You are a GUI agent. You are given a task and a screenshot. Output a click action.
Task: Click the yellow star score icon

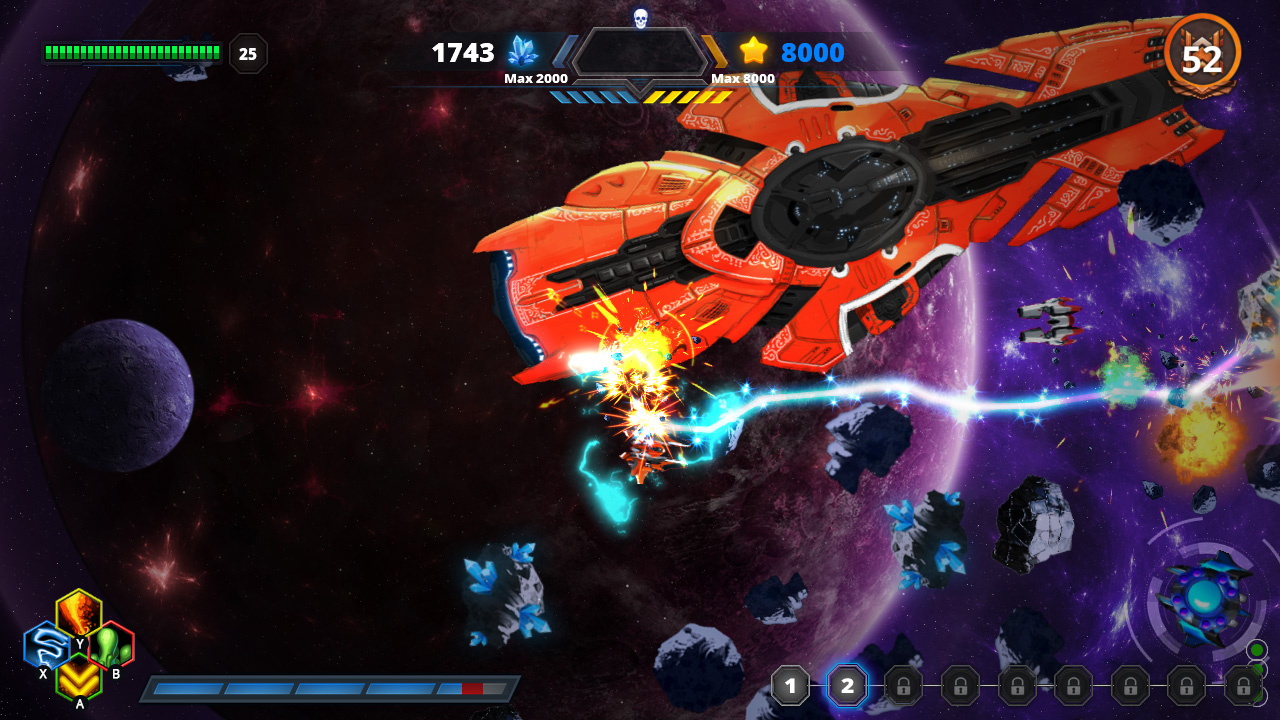point(755,52)
